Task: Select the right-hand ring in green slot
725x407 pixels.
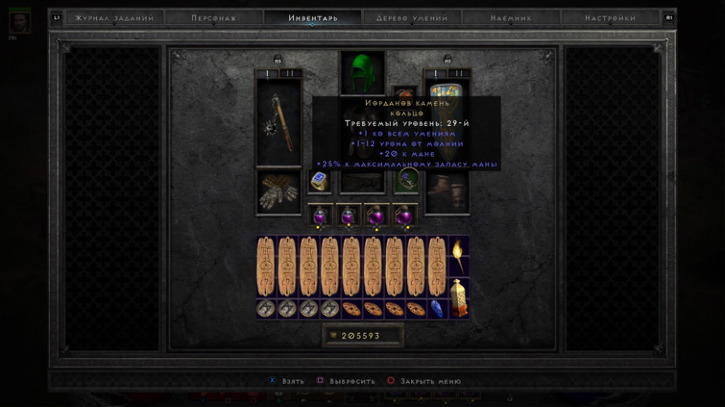Action: 407,181
